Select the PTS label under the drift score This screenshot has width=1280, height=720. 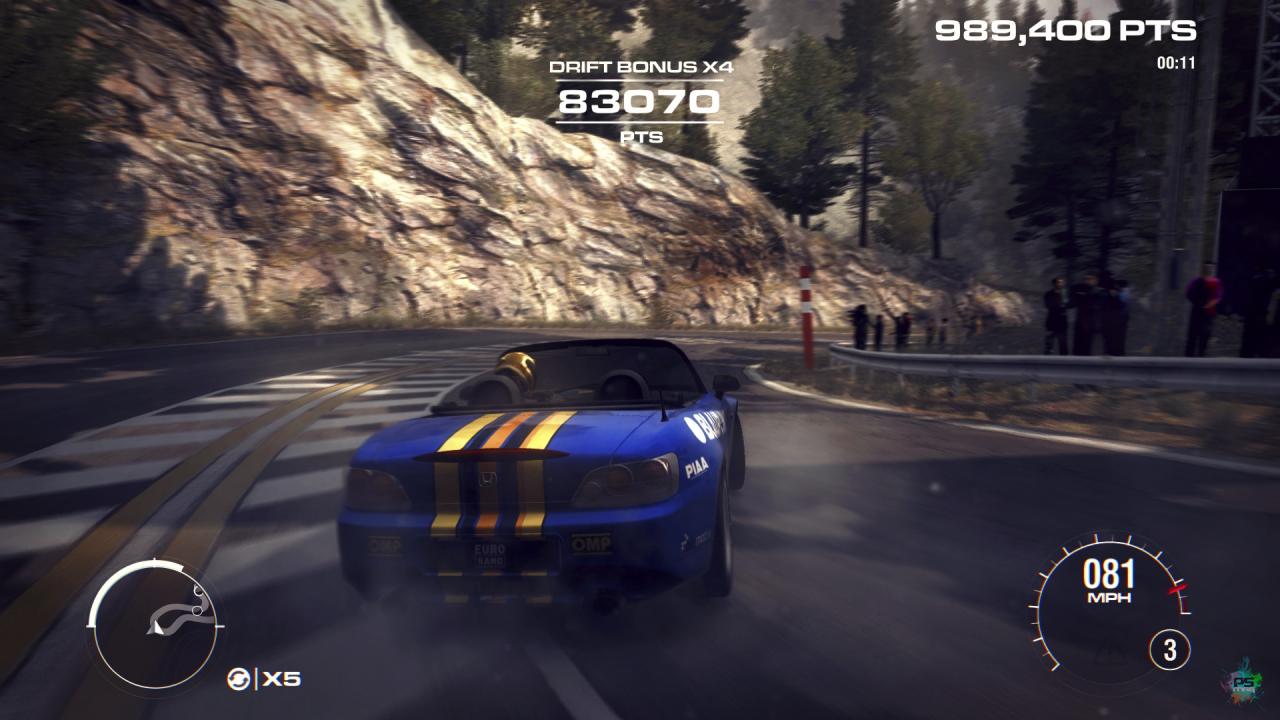coord(643,138)
